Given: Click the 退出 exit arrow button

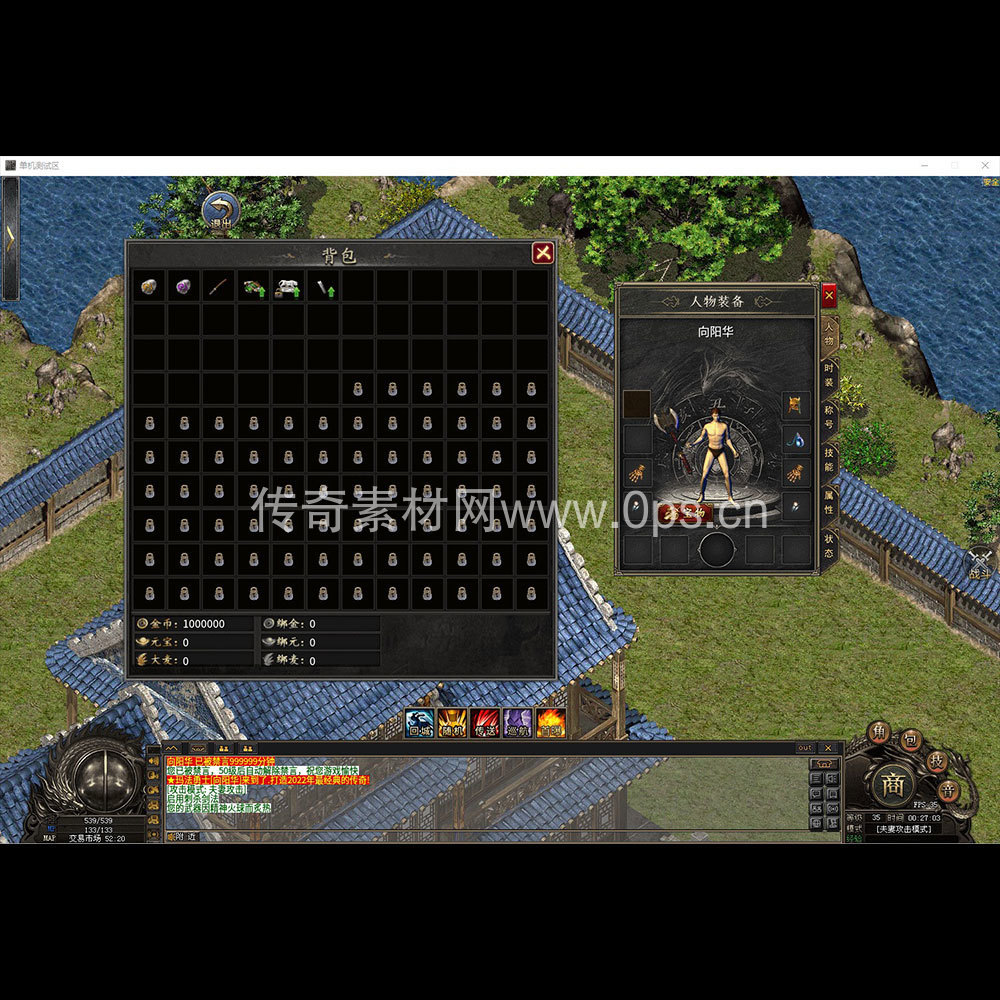Looking at the screenshot, I should point(220,211).
